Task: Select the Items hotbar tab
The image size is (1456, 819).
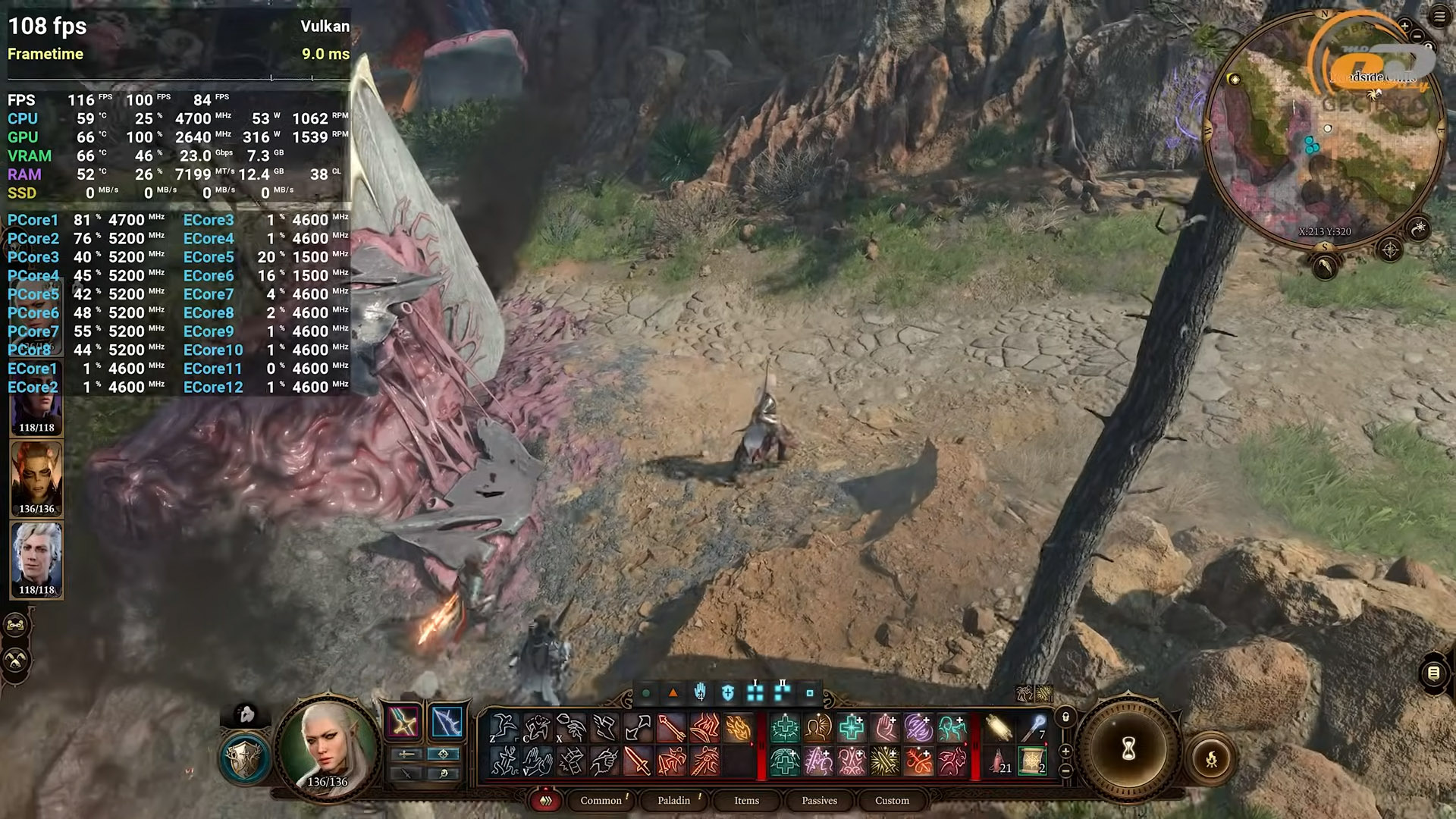Action: point(746,800)
